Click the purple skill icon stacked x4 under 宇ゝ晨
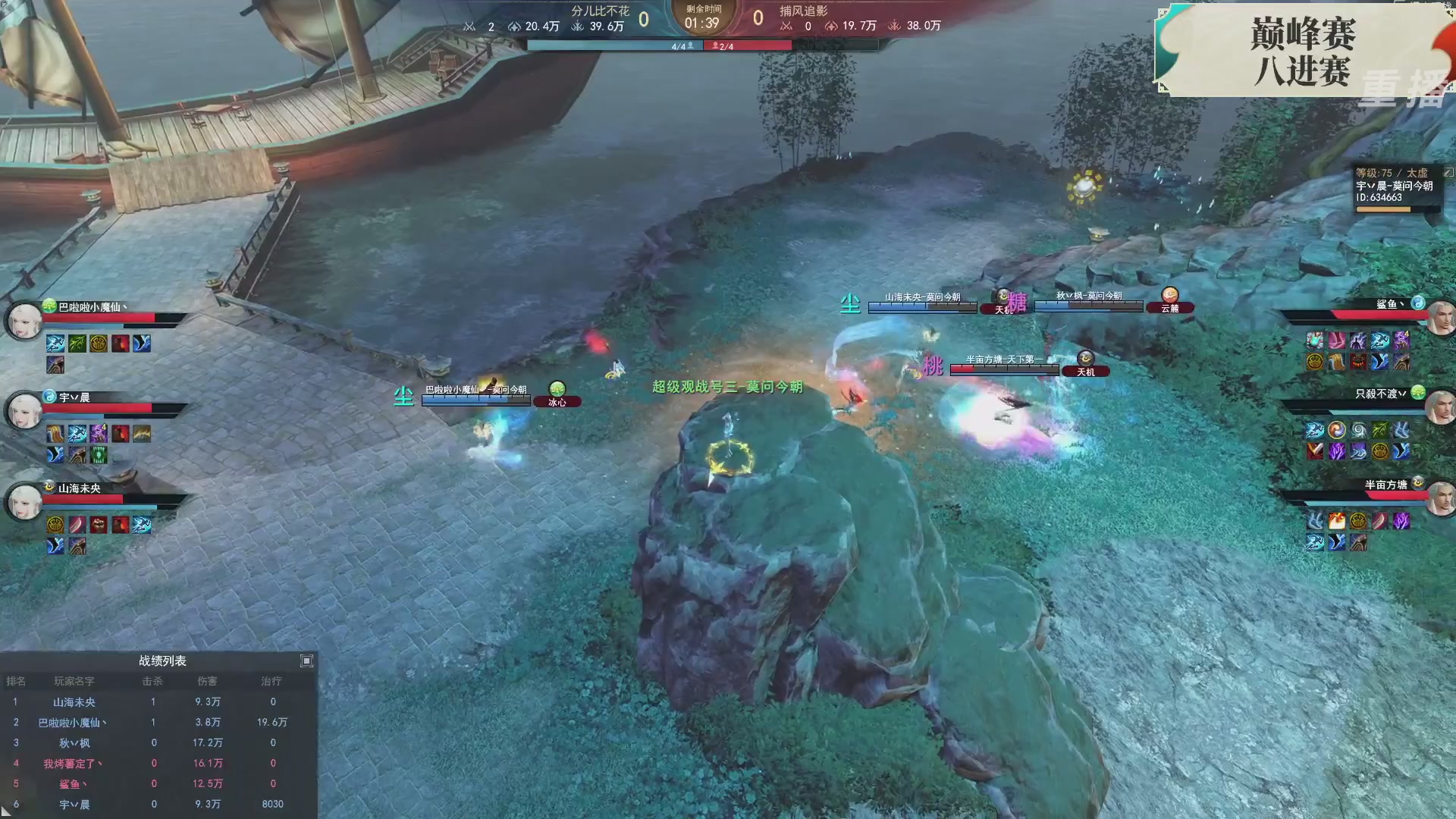Viewport: 1456px width, 819px height. 99,433
